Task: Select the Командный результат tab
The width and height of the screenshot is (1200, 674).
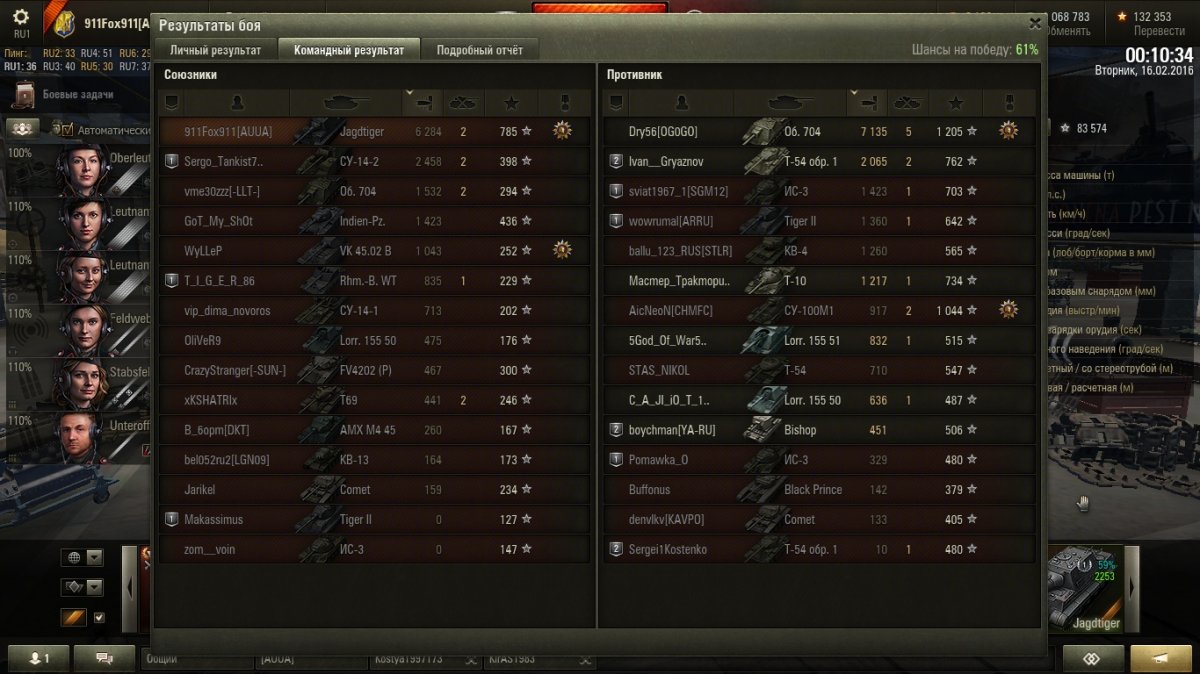Action: pos(349,50)
